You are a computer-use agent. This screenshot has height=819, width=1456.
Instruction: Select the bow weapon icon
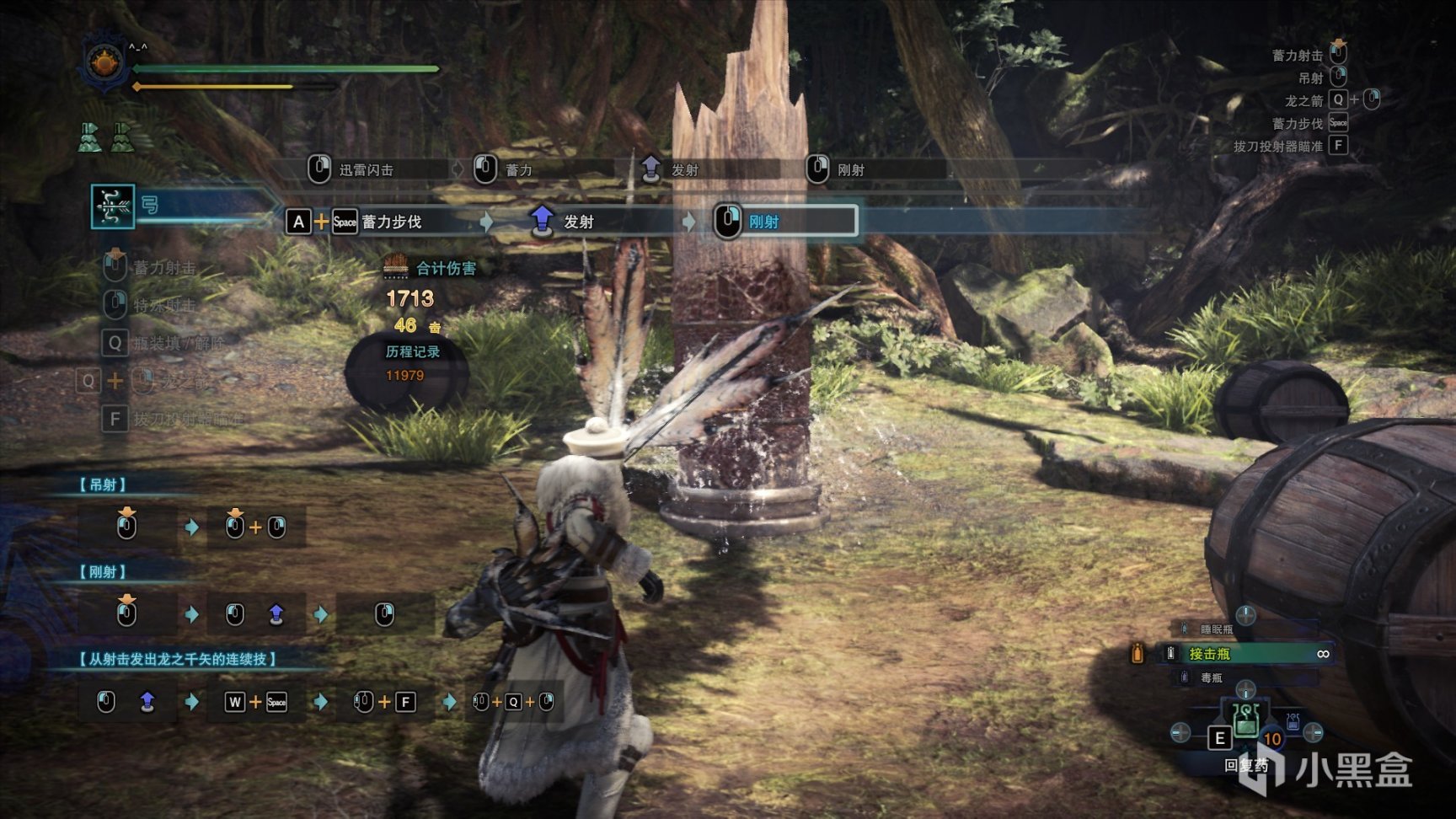(112, 206)
